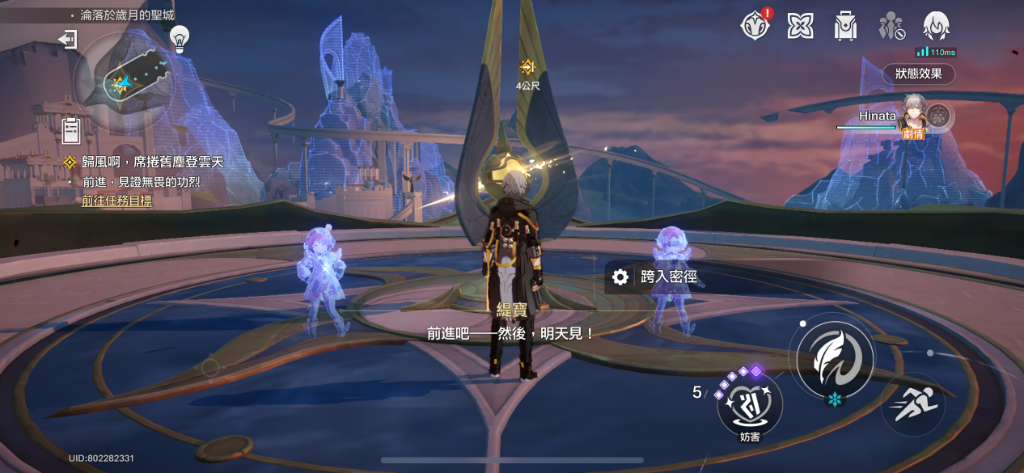
Task: Activate the 妨害 technique button
Action: point(749,402)
